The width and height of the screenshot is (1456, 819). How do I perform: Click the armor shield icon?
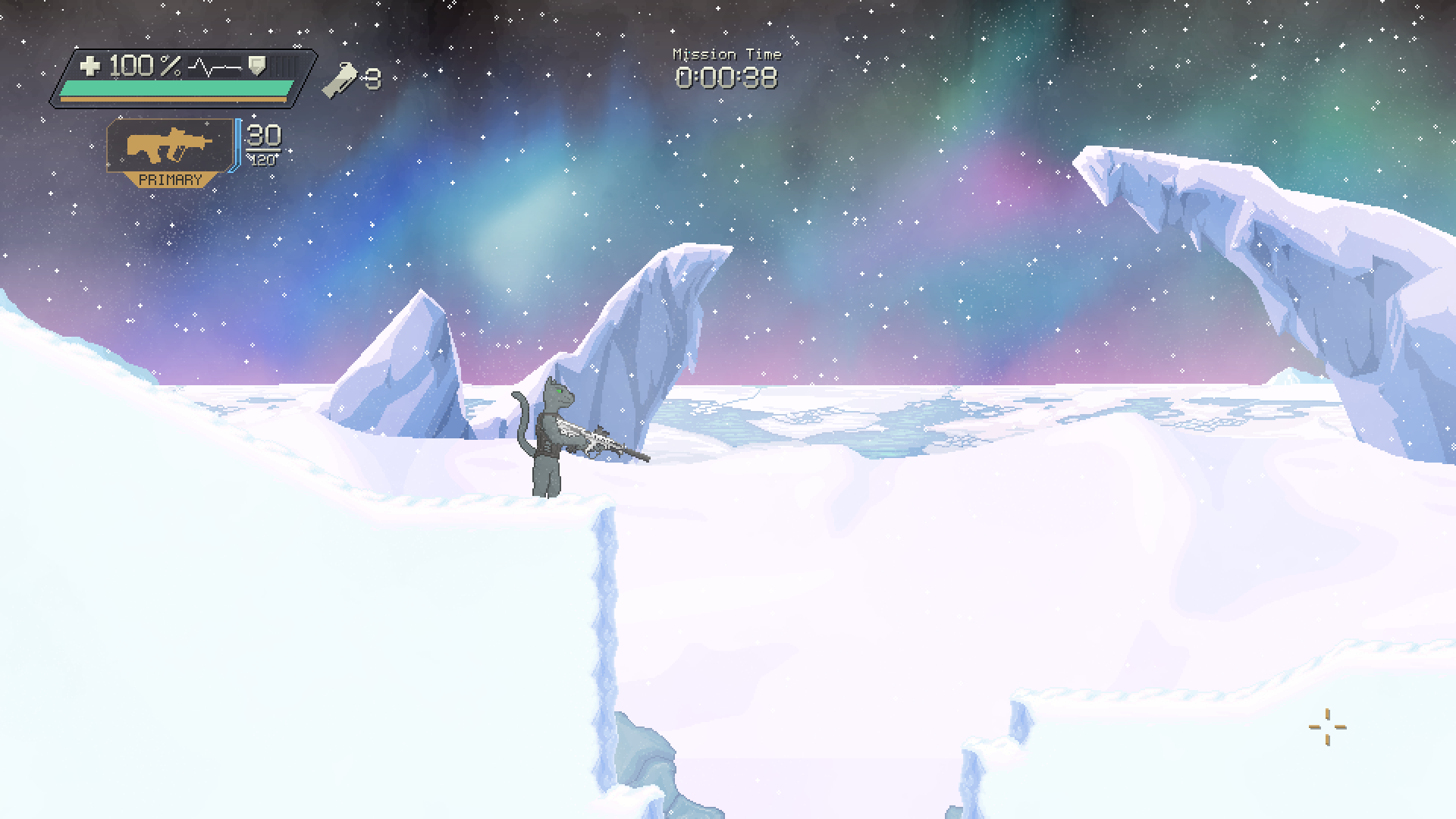click(x=258, y=66)
